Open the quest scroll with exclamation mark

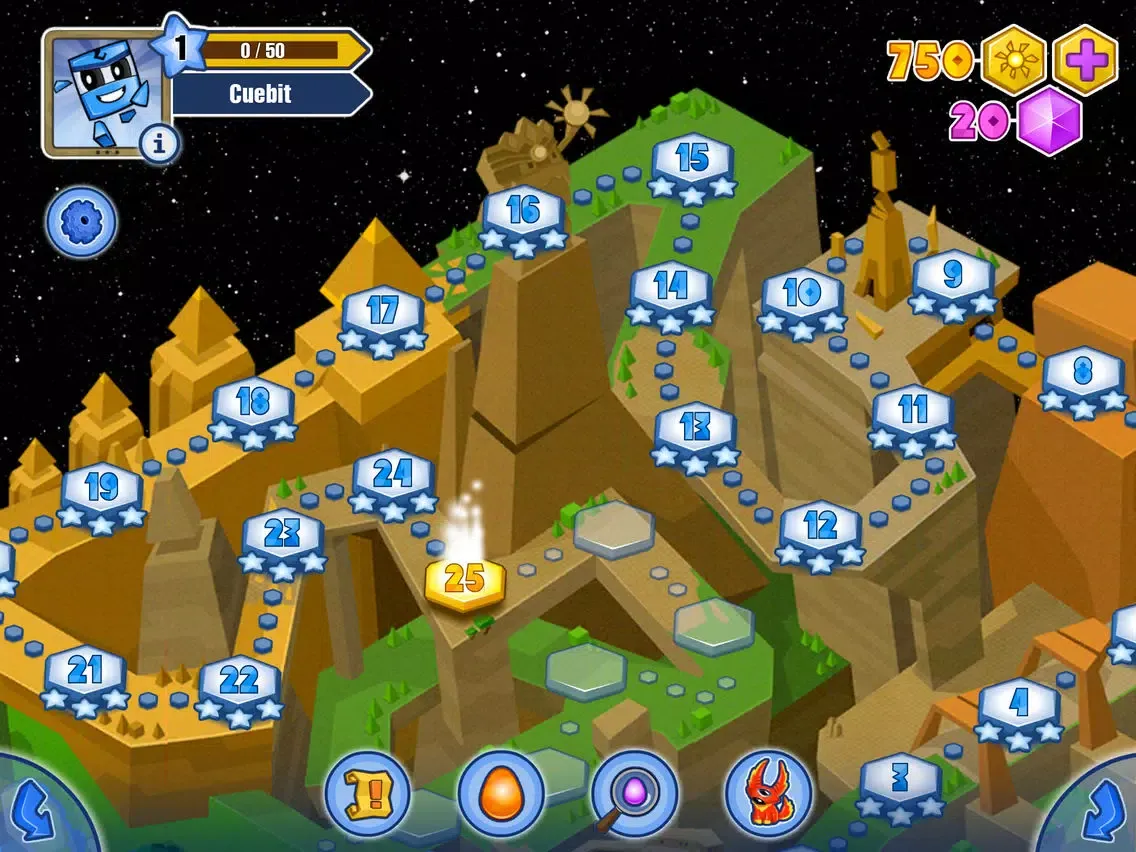tap(367, 795)
